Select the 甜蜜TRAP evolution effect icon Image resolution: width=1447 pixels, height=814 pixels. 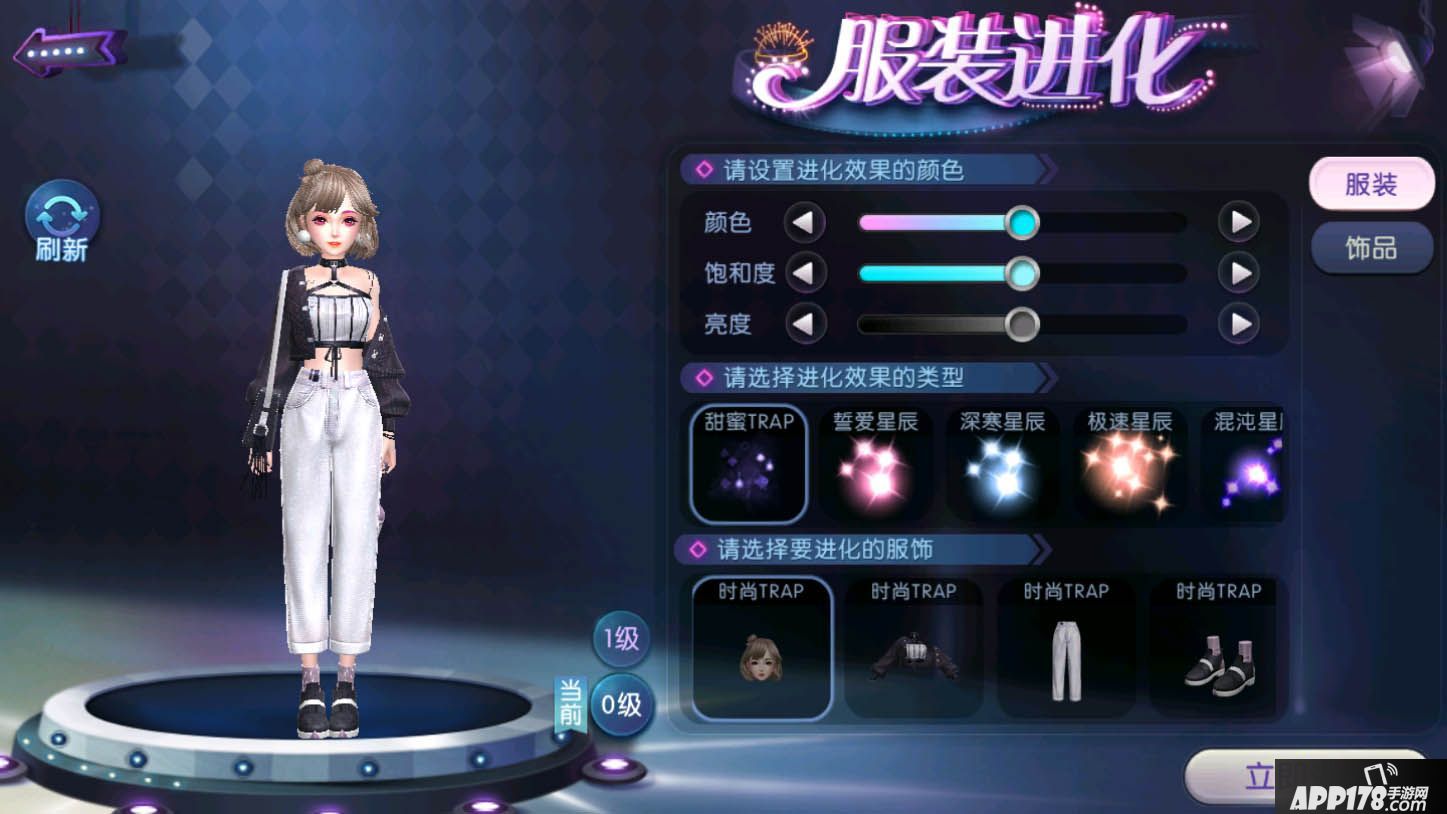pyautogui.click(x=748, y=463)
